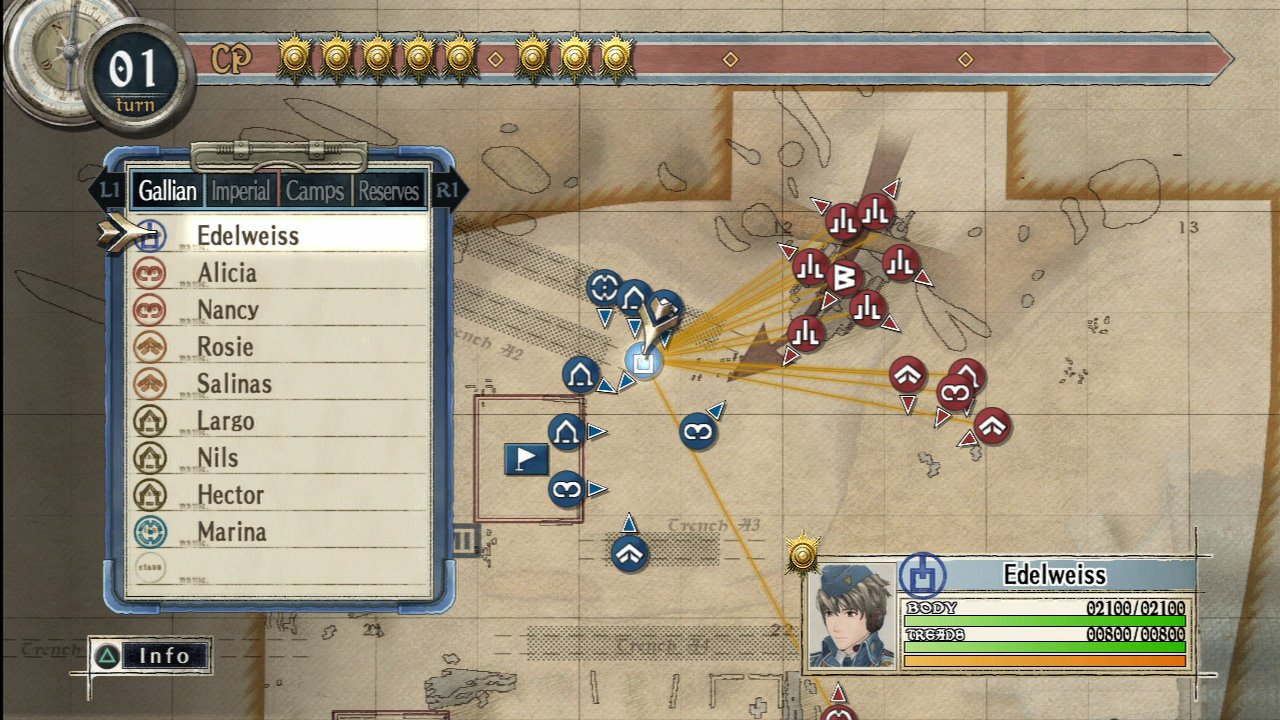The height and width of the screenshot is (720, 1280).
Task: Click Marina's sniper class icon
Action: pyautogui.click(x=152, y=532)
